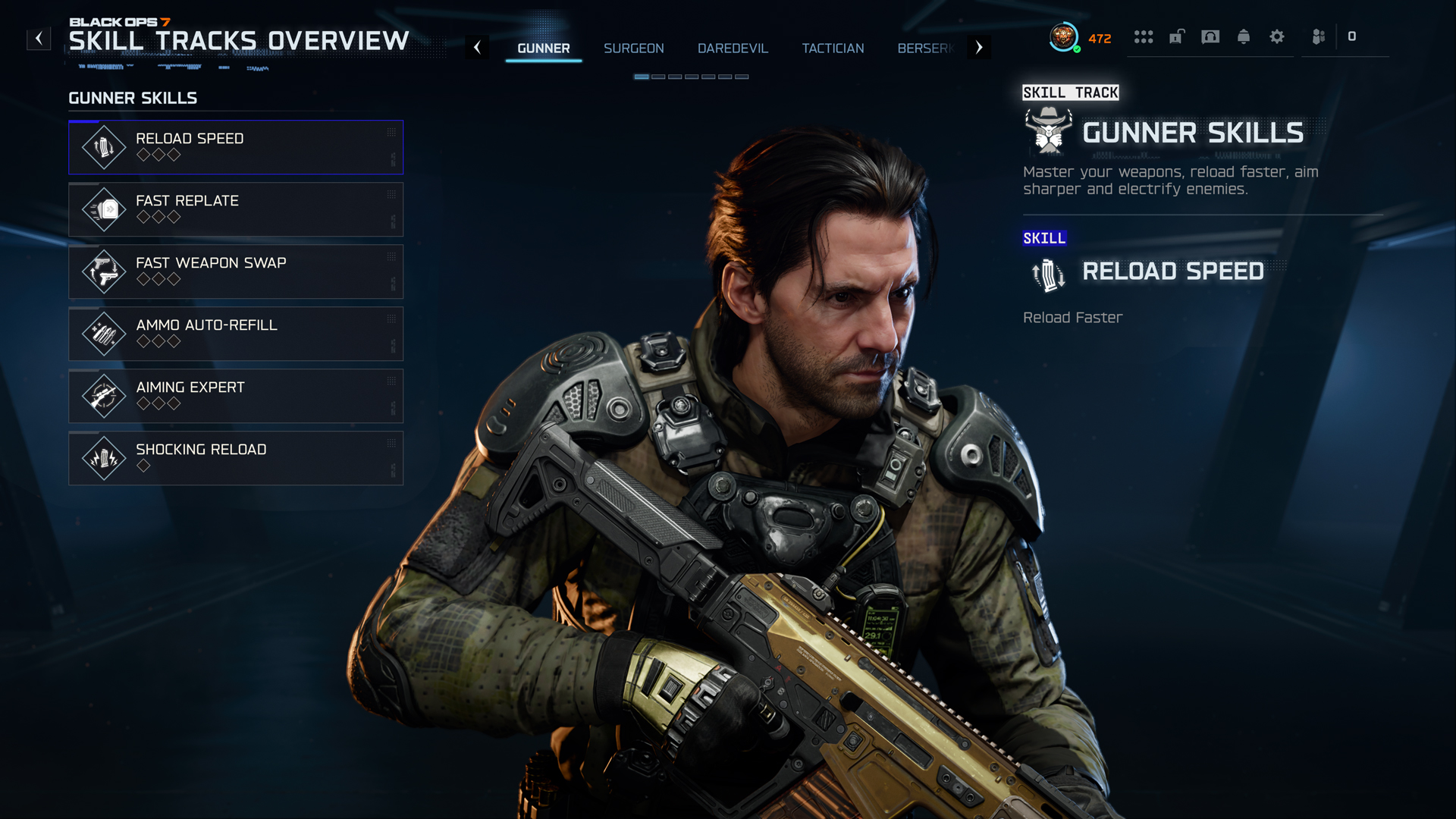Click the social party shields icon
The width and height of the screenshot is (1456, 819).
(x=1318, y=36)
